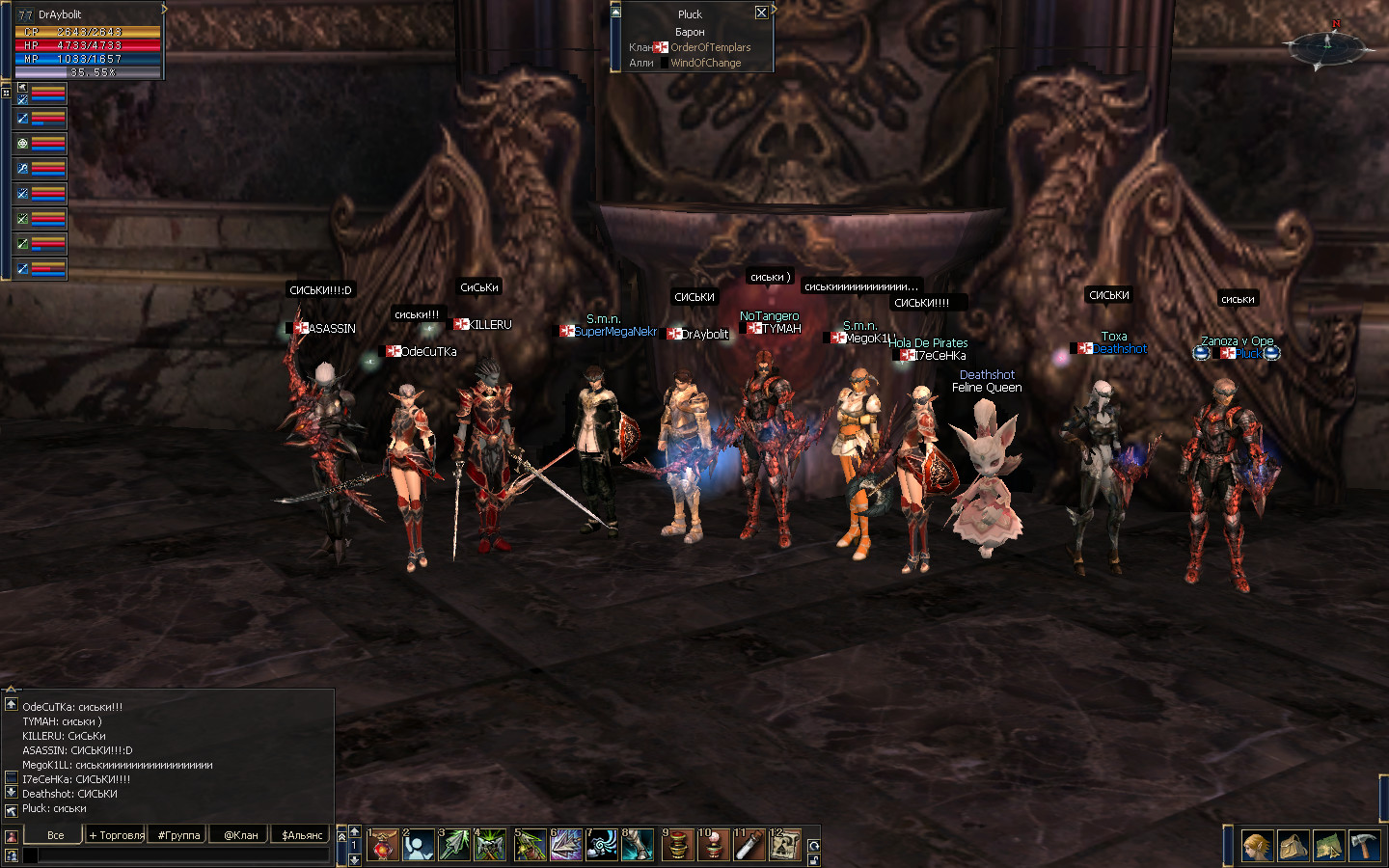The height and width of the screenshot is (868, 1389).
Task: Trigger the green axe skill in slot 4
Action: coord(490,846)
